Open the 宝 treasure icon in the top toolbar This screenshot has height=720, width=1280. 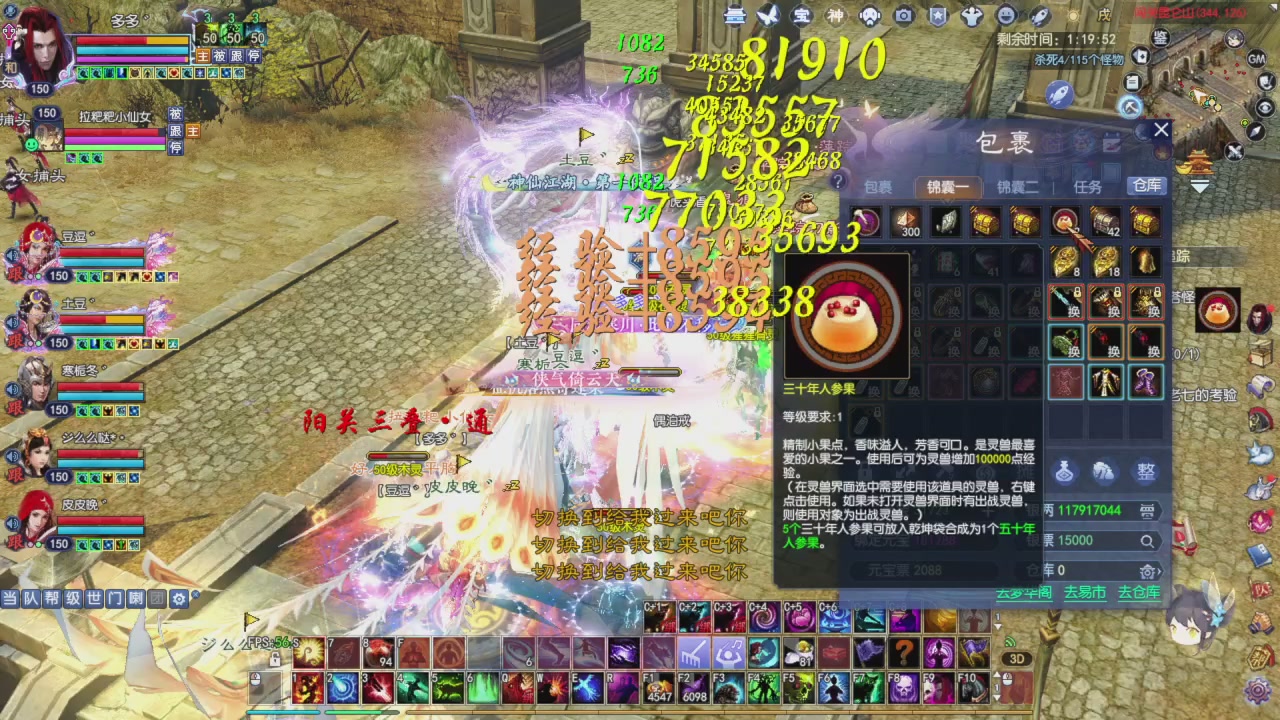(x=800, y=17)
